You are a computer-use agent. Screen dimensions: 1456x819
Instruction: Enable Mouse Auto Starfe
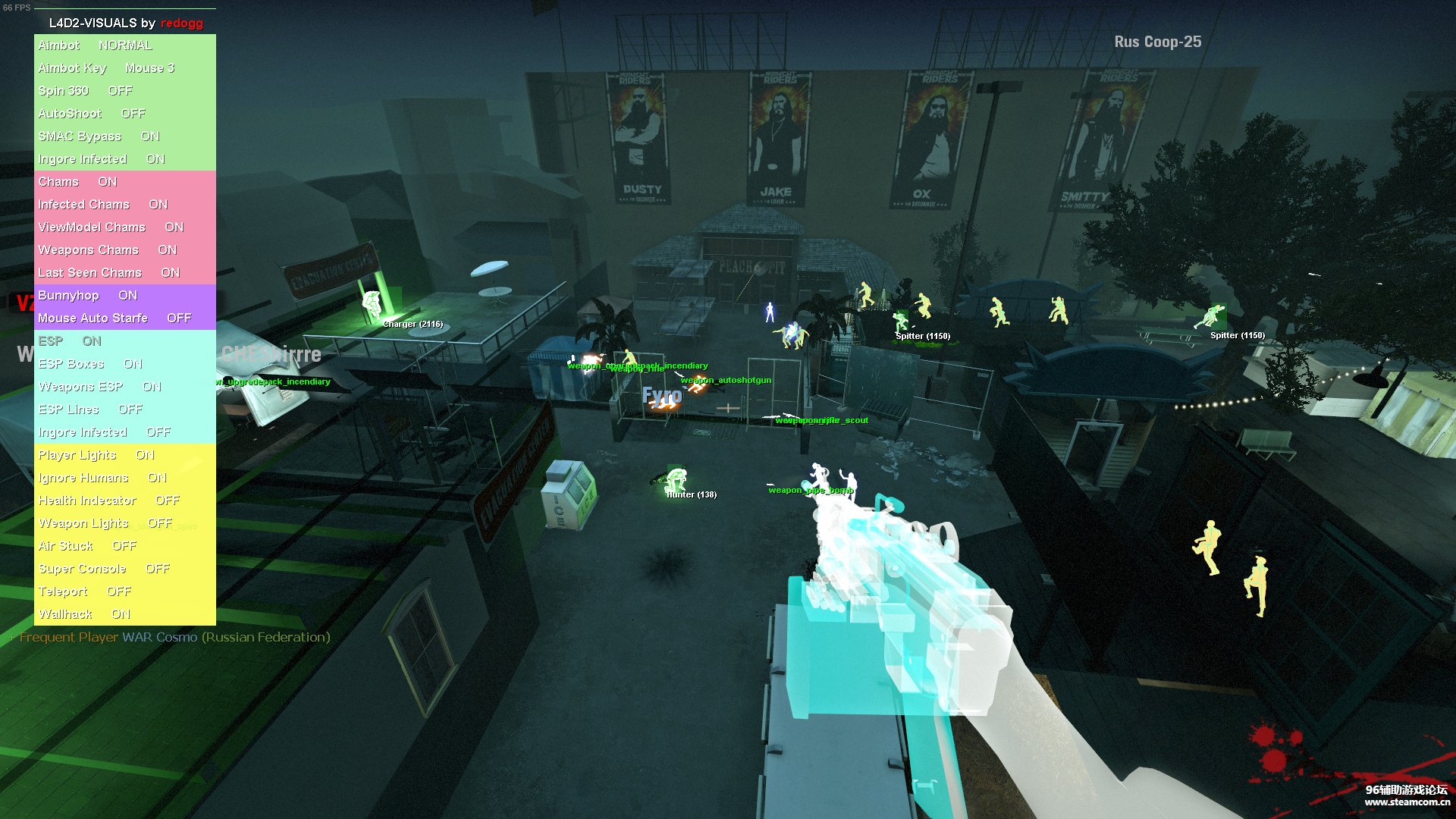(x=115, y=318)
